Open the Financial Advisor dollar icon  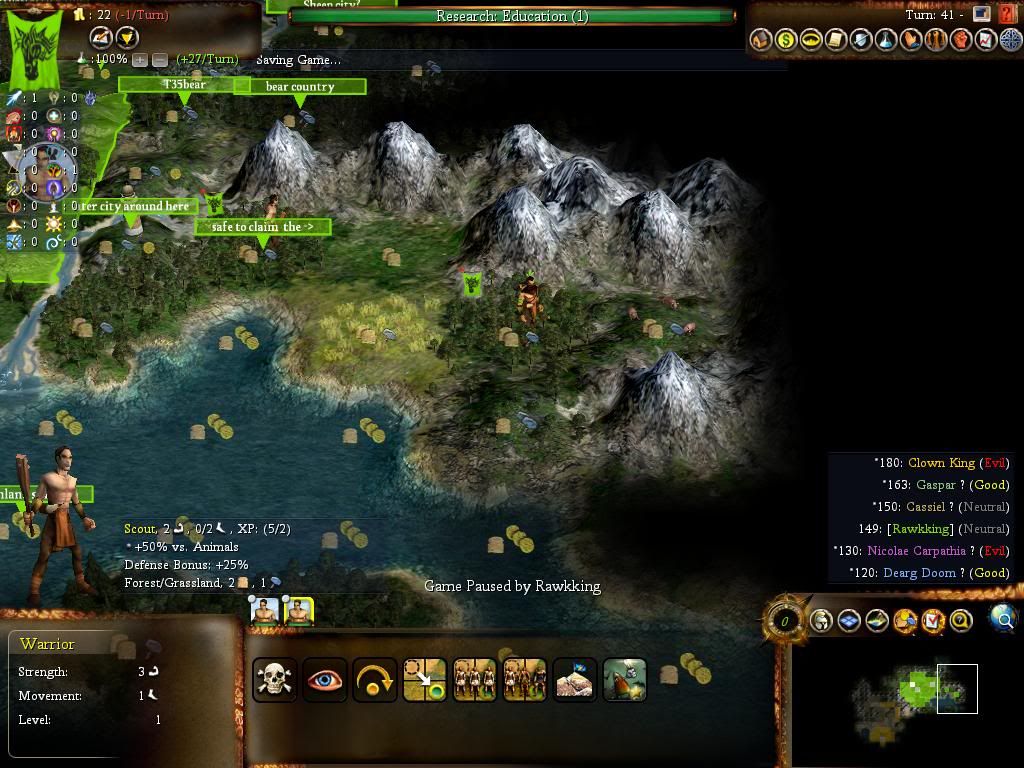point(786,40)
